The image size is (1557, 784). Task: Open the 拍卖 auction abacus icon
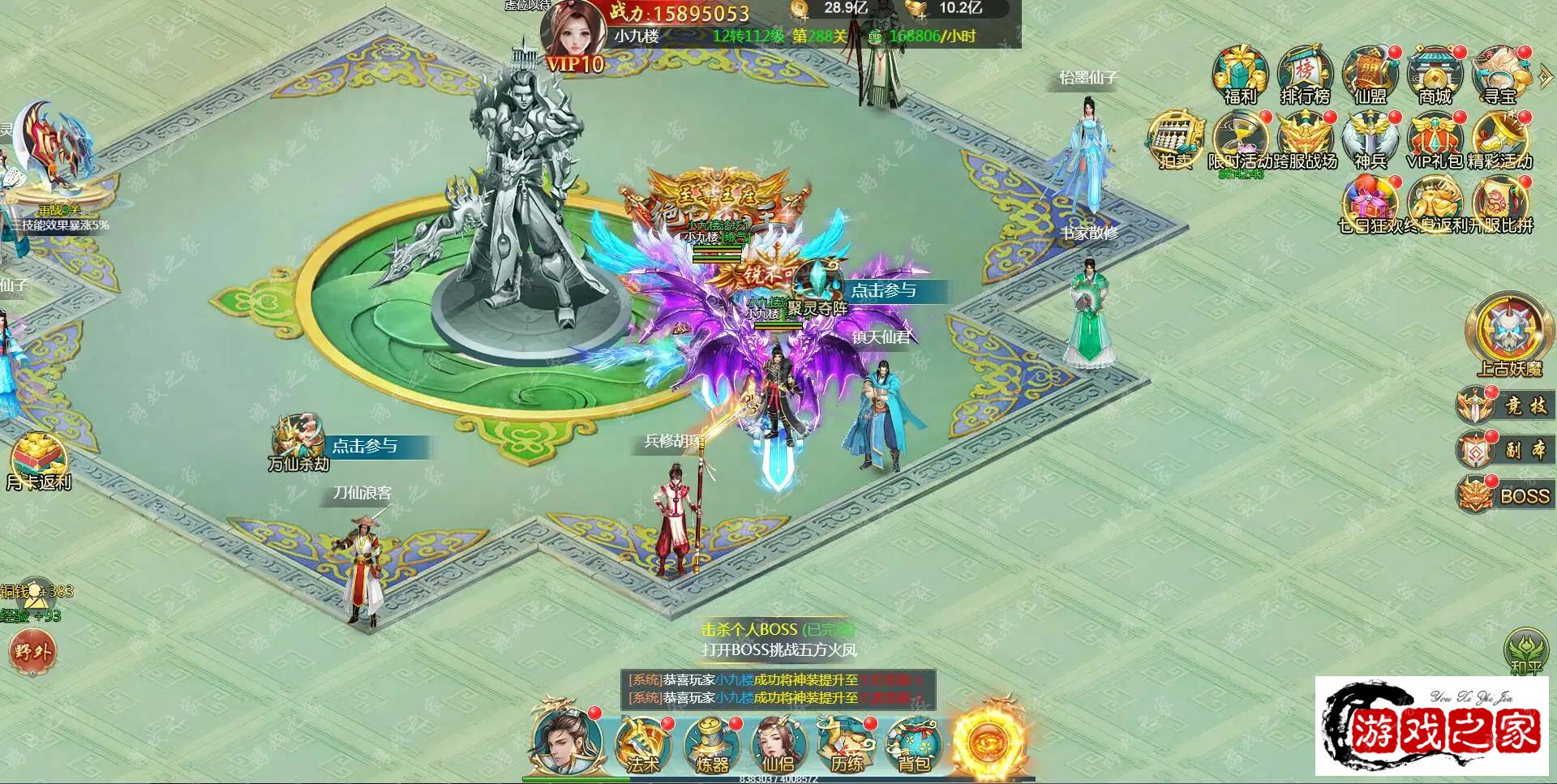(1175, 139)
